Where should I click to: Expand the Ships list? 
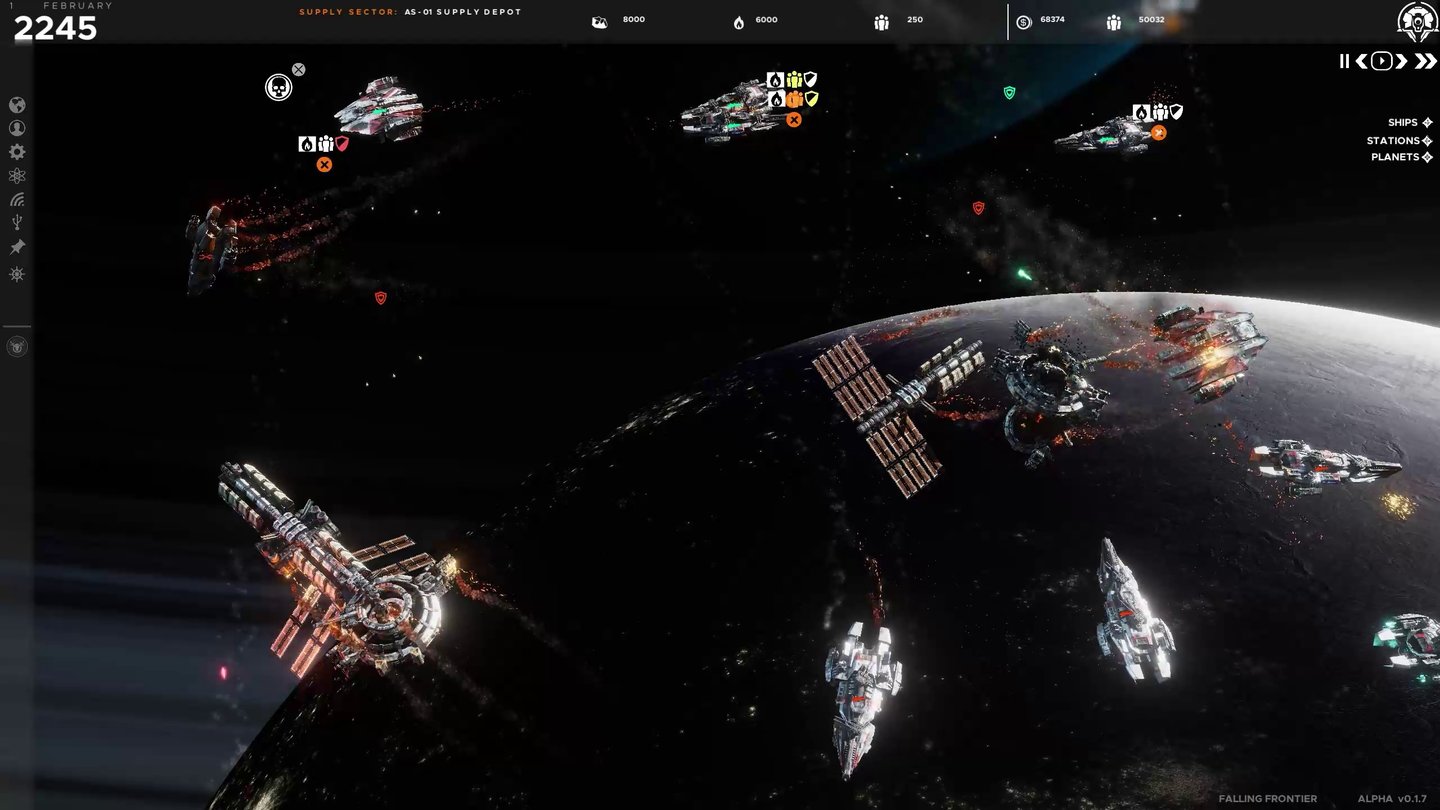tap(1409, 123)
